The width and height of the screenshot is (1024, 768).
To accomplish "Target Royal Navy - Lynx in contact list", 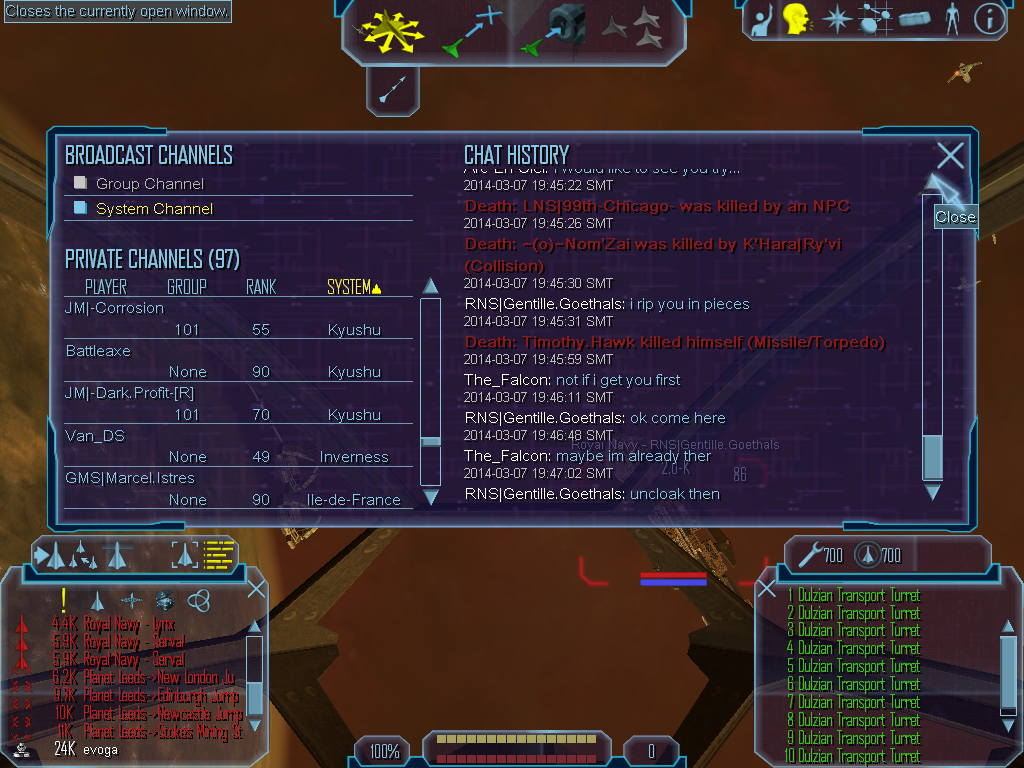I will point(129,623).
